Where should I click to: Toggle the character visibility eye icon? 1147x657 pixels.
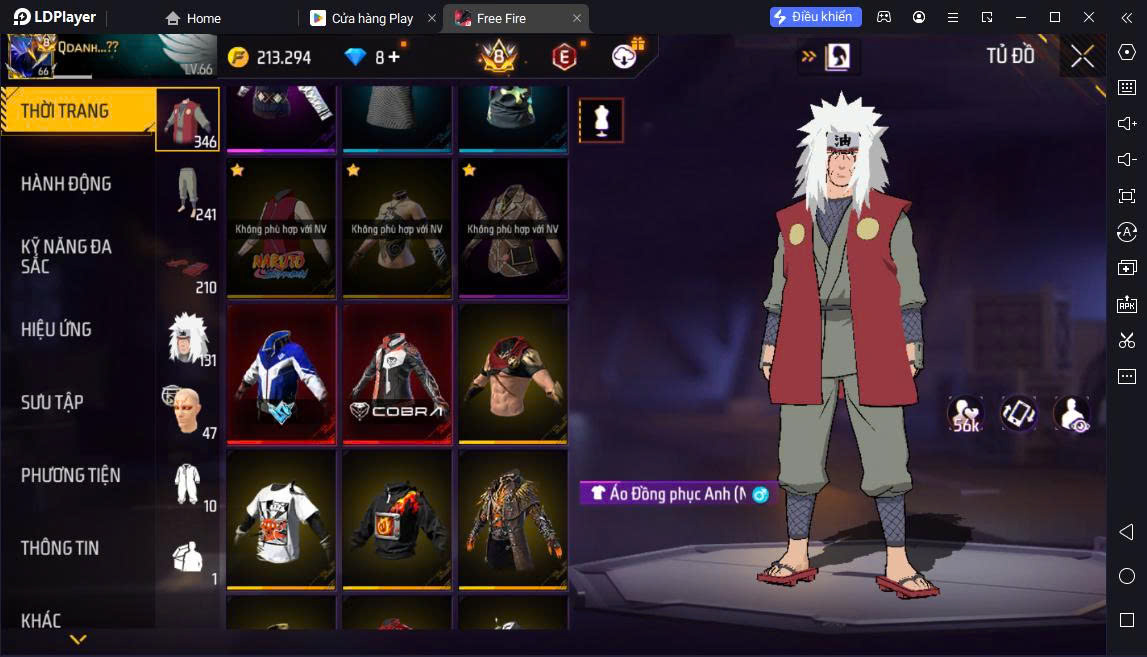(x=1072, y=414)
